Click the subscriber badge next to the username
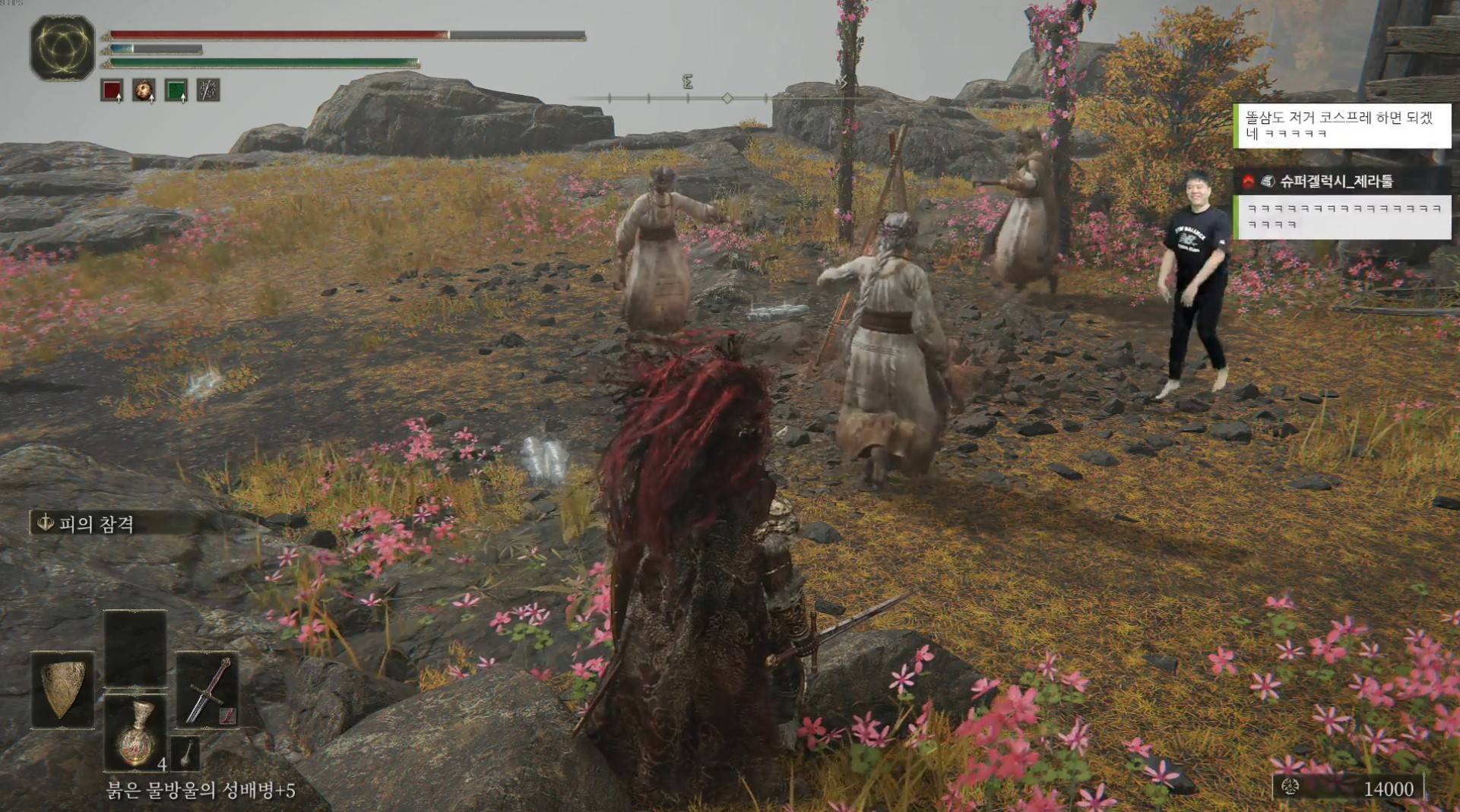The height and width of the screenshot is (812, 1460). tap(1268, 181)
